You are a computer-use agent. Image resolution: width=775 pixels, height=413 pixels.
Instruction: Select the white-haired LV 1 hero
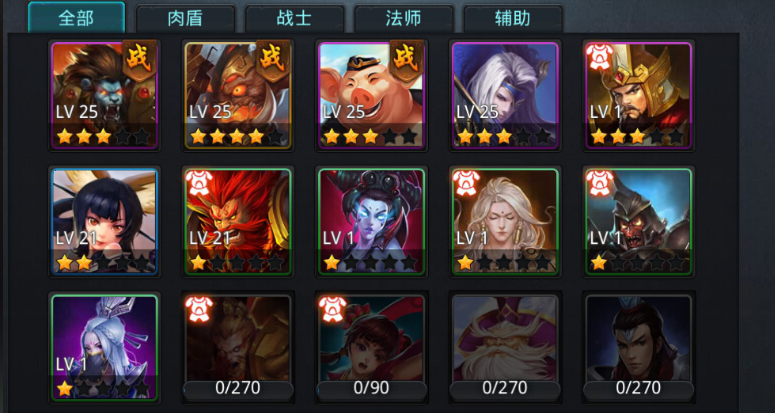coord(504,221)
